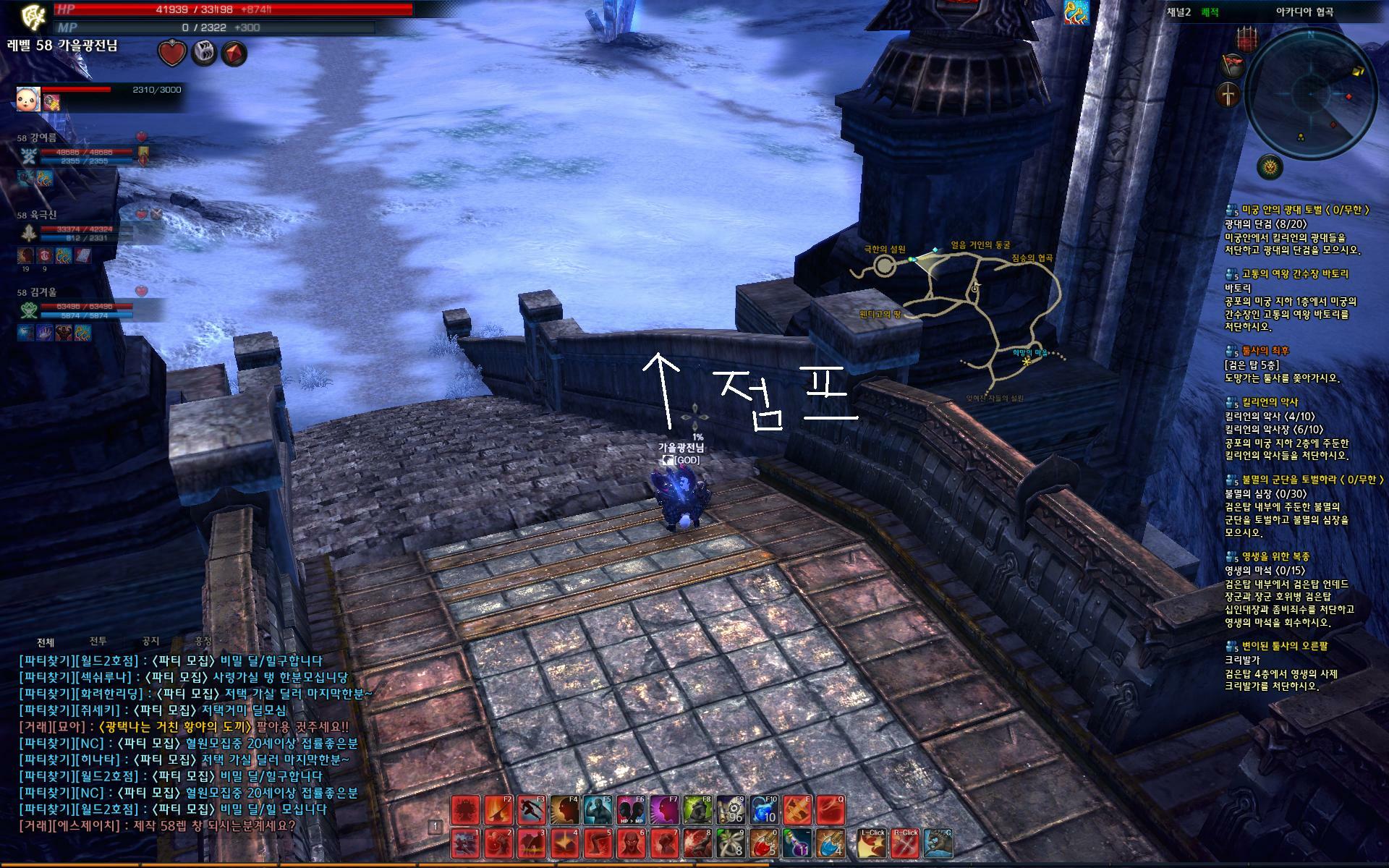Click the red heart status icon
Viewport: 1389px width, 868px height.
coord(171,54)
